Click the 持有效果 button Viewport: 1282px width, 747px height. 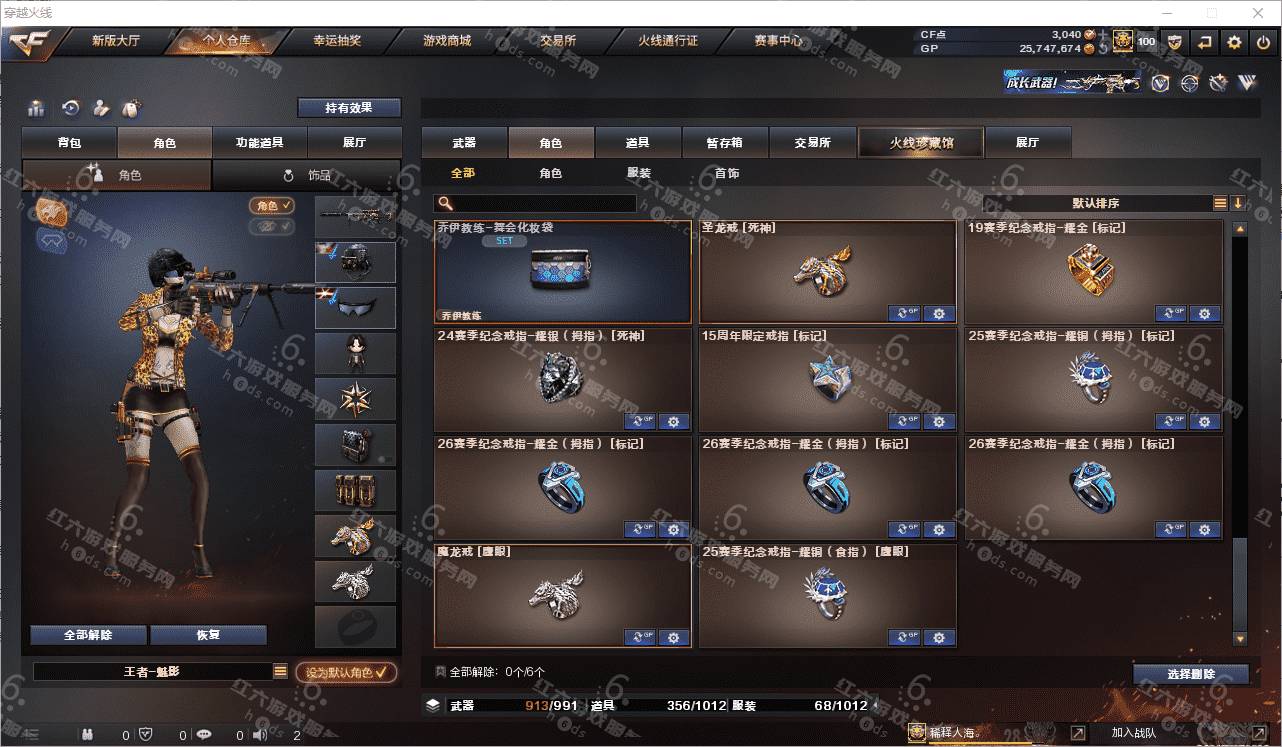348,108
